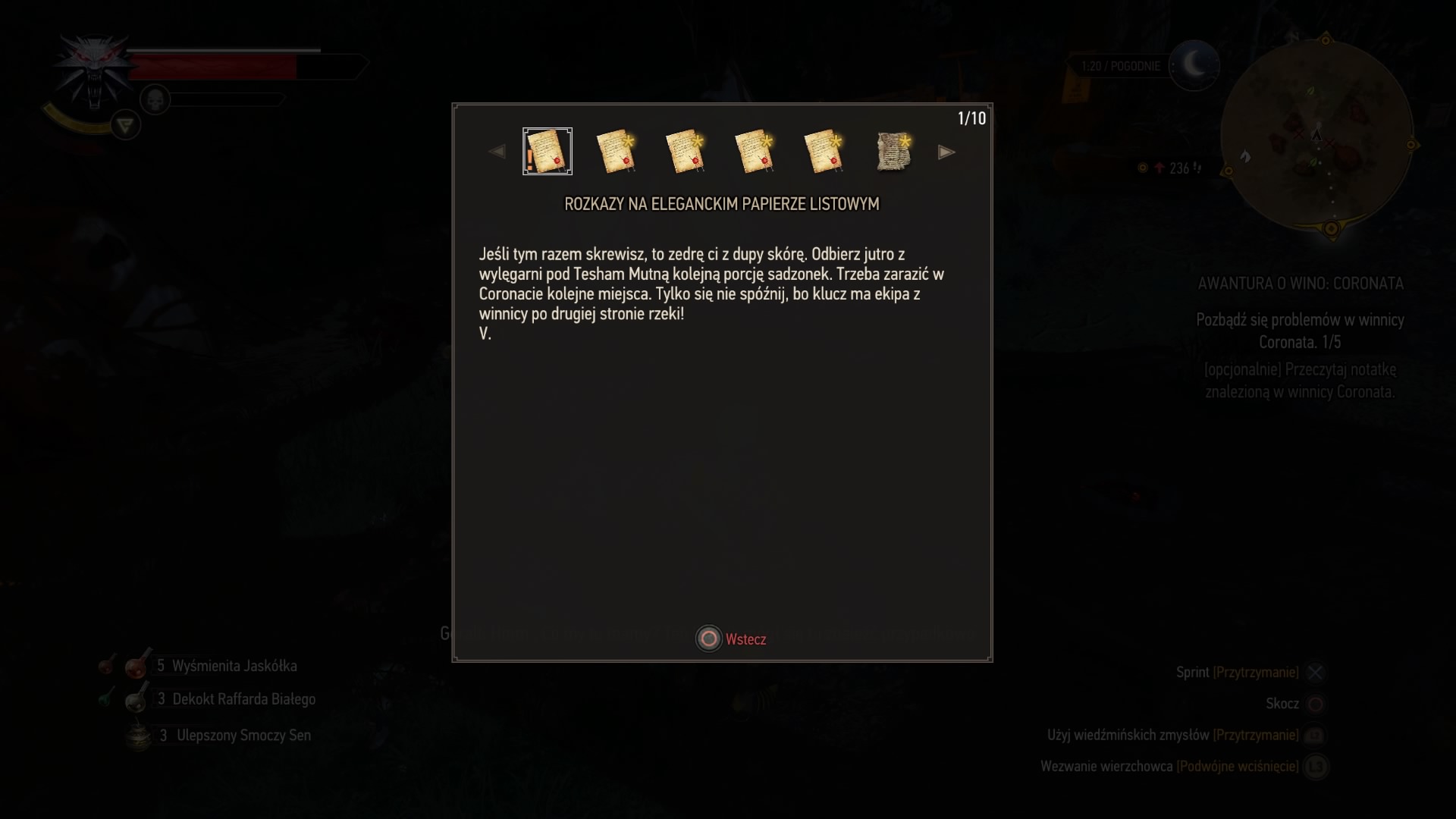Go to previous documents with the left arrow
Viewport: 1456px width, 819px height.
tap(497, 152)
